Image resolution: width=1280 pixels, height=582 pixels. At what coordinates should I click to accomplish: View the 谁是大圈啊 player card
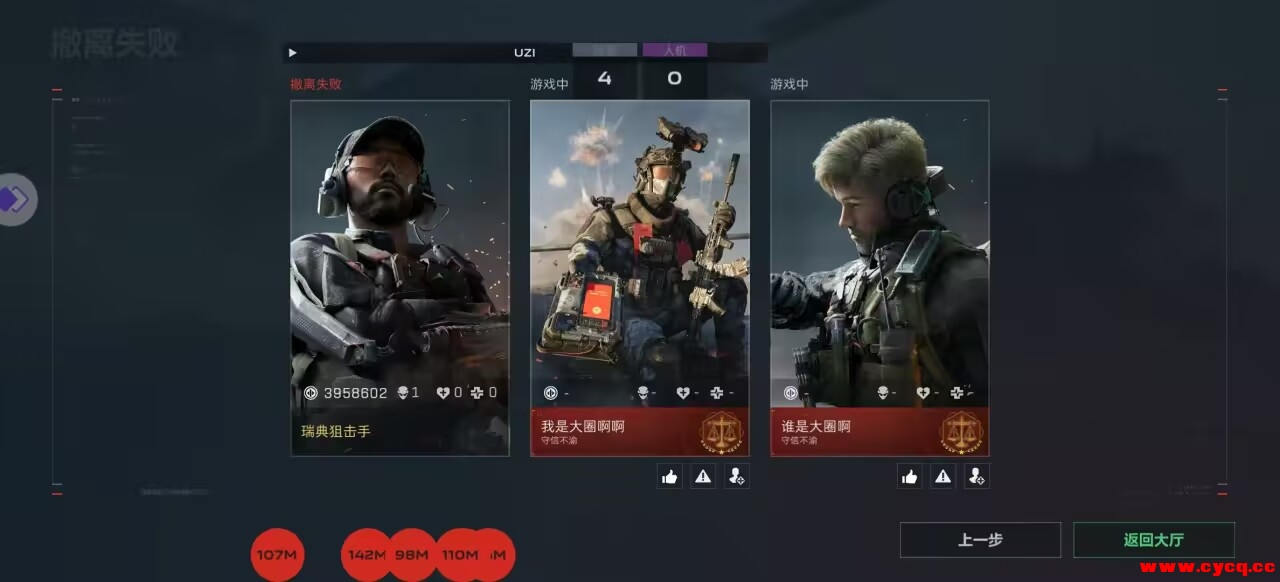880,278
